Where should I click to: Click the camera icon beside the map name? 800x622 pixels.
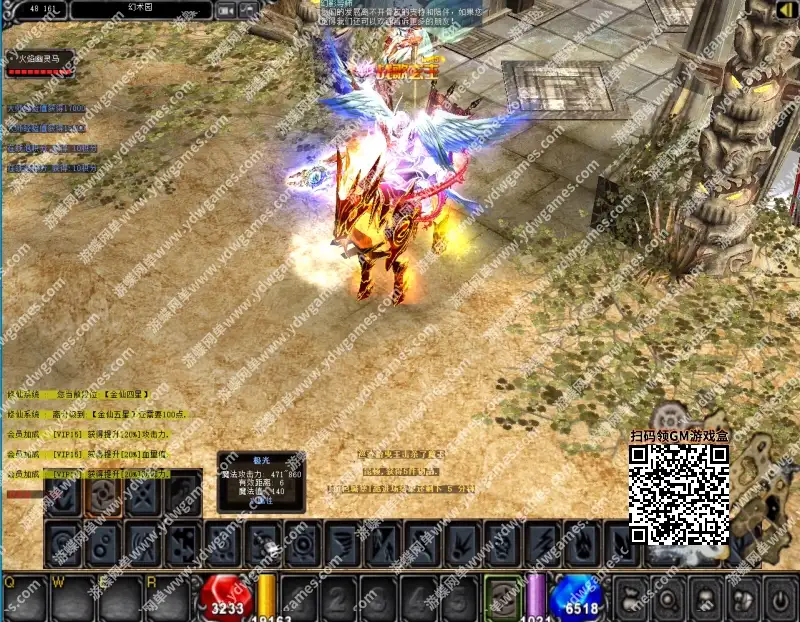(x=226, y=10)
